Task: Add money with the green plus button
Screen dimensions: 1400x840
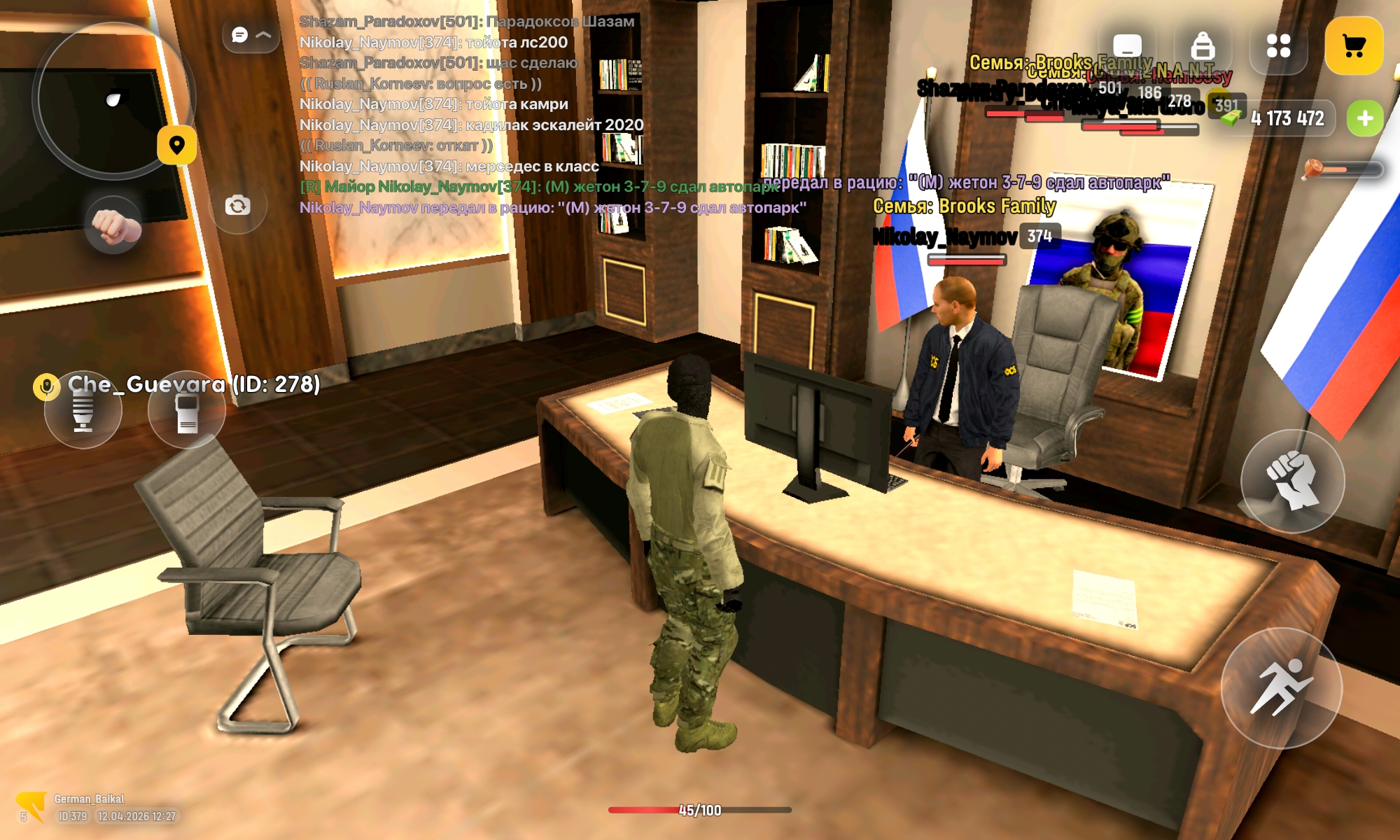Action: (1364, 118)
